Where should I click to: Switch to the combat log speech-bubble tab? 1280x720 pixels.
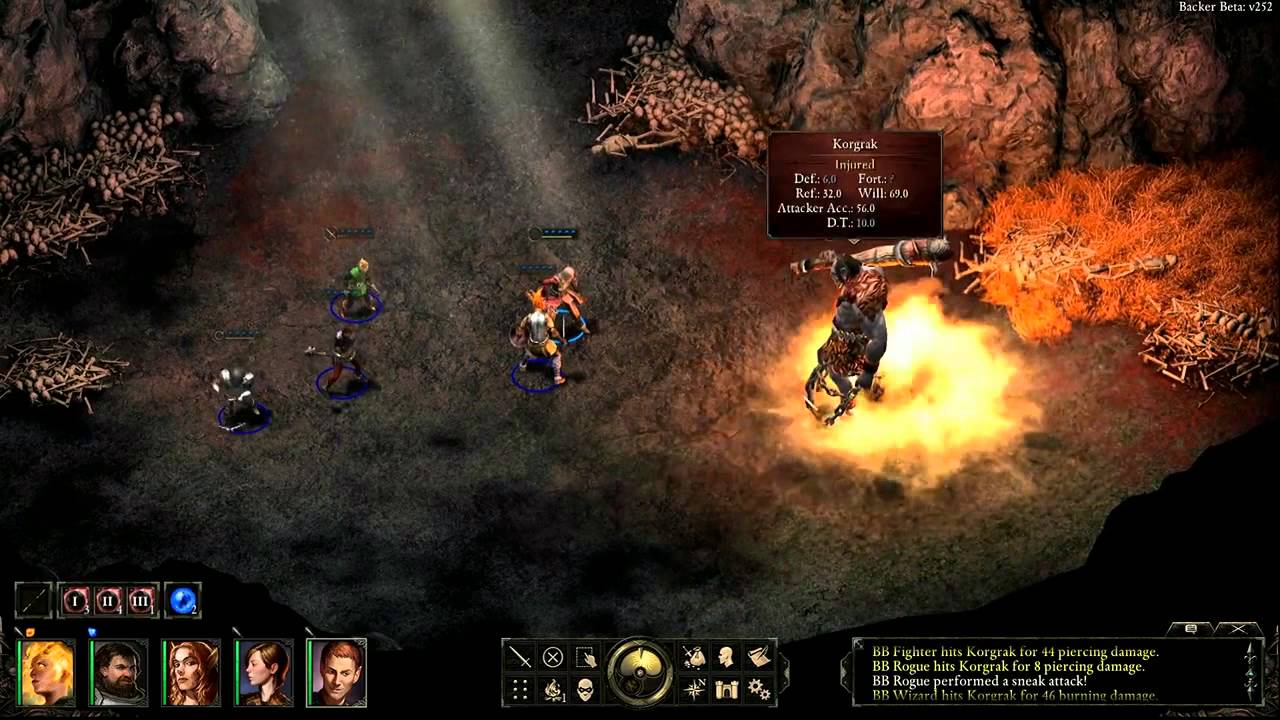(x=1190, y=628)
